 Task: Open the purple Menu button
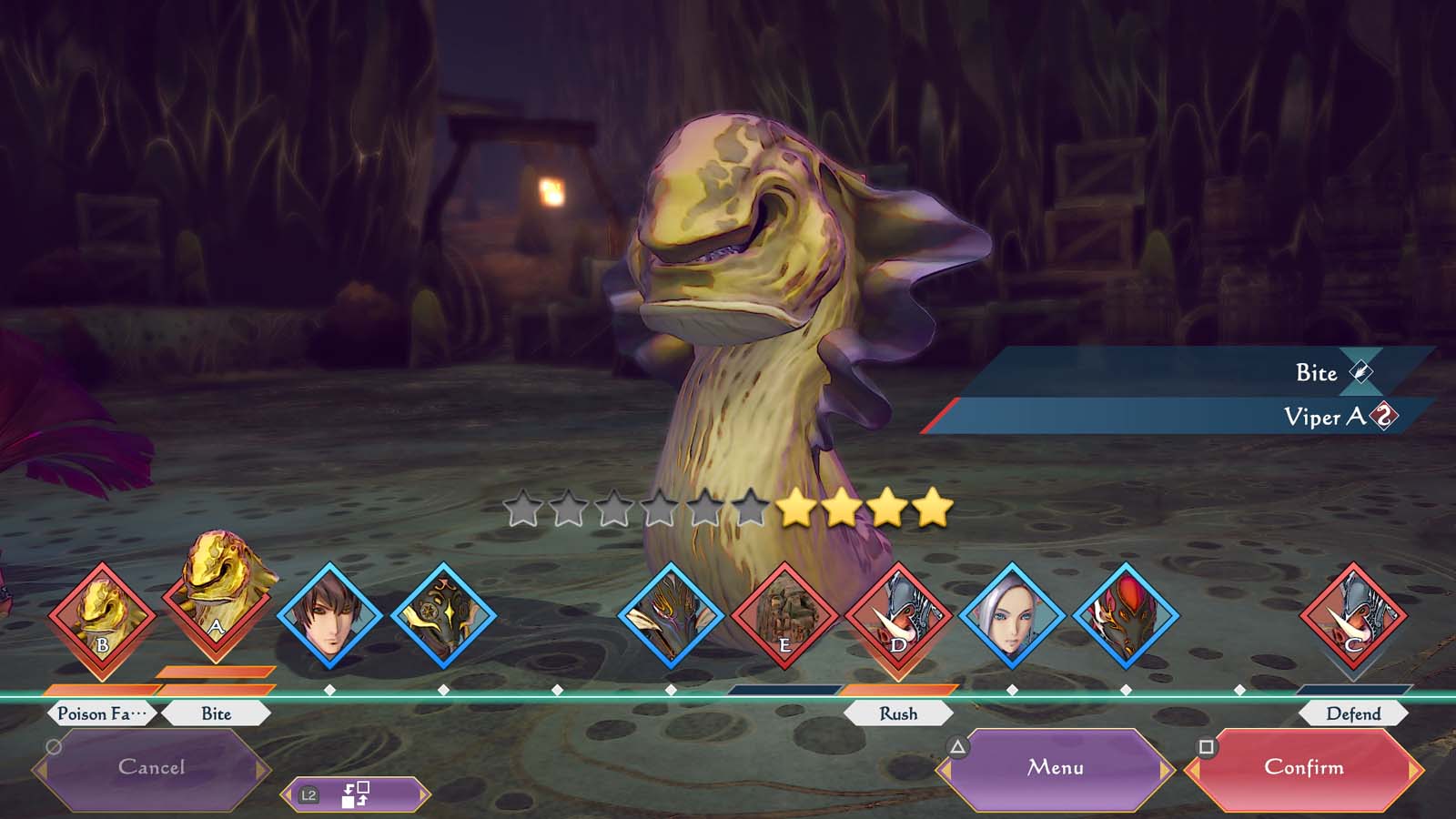1056,768
